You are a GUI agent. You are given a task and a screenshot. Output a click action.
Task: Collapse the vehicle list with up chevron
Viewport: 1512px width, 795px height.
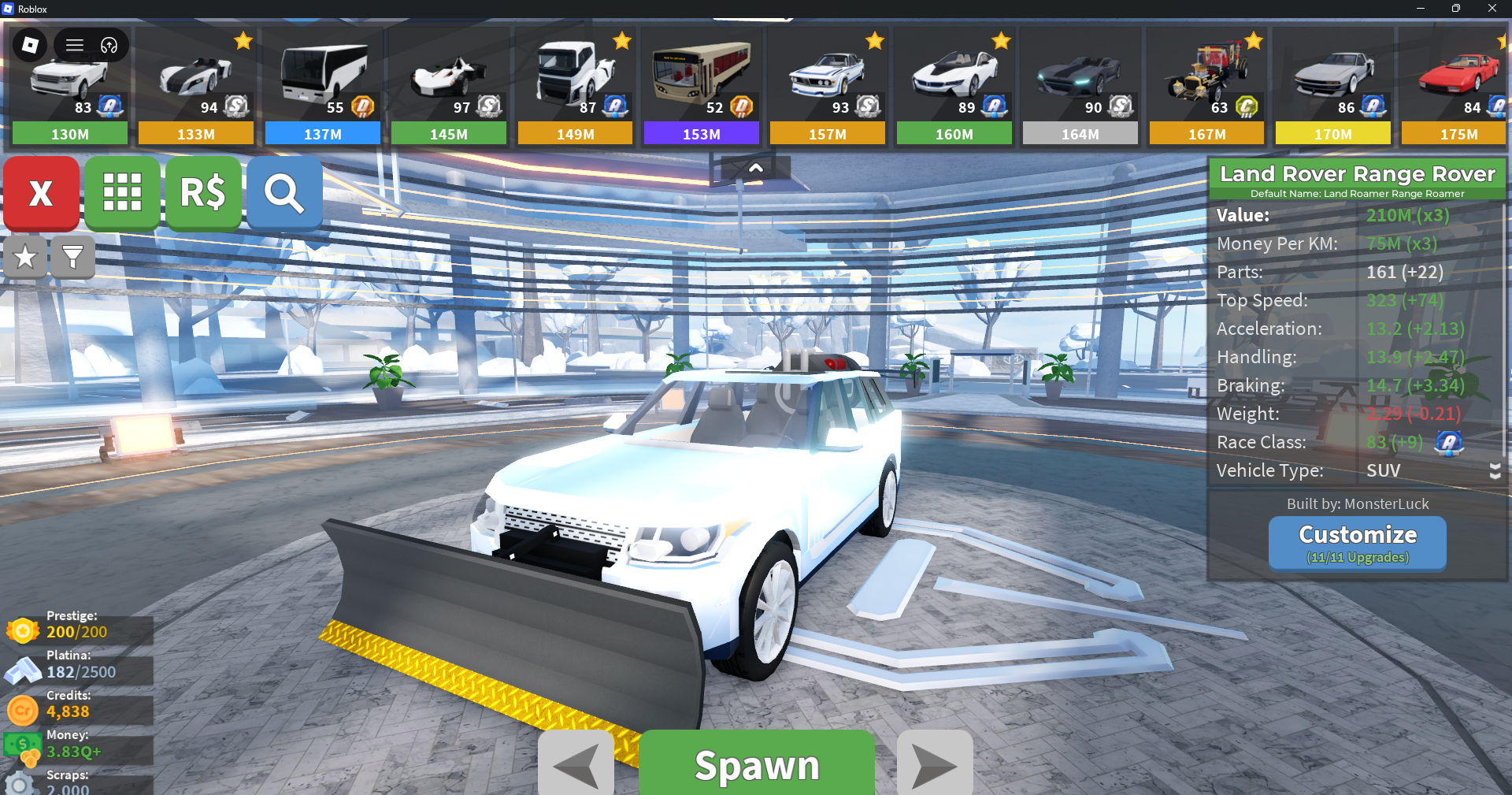point(755,168)
